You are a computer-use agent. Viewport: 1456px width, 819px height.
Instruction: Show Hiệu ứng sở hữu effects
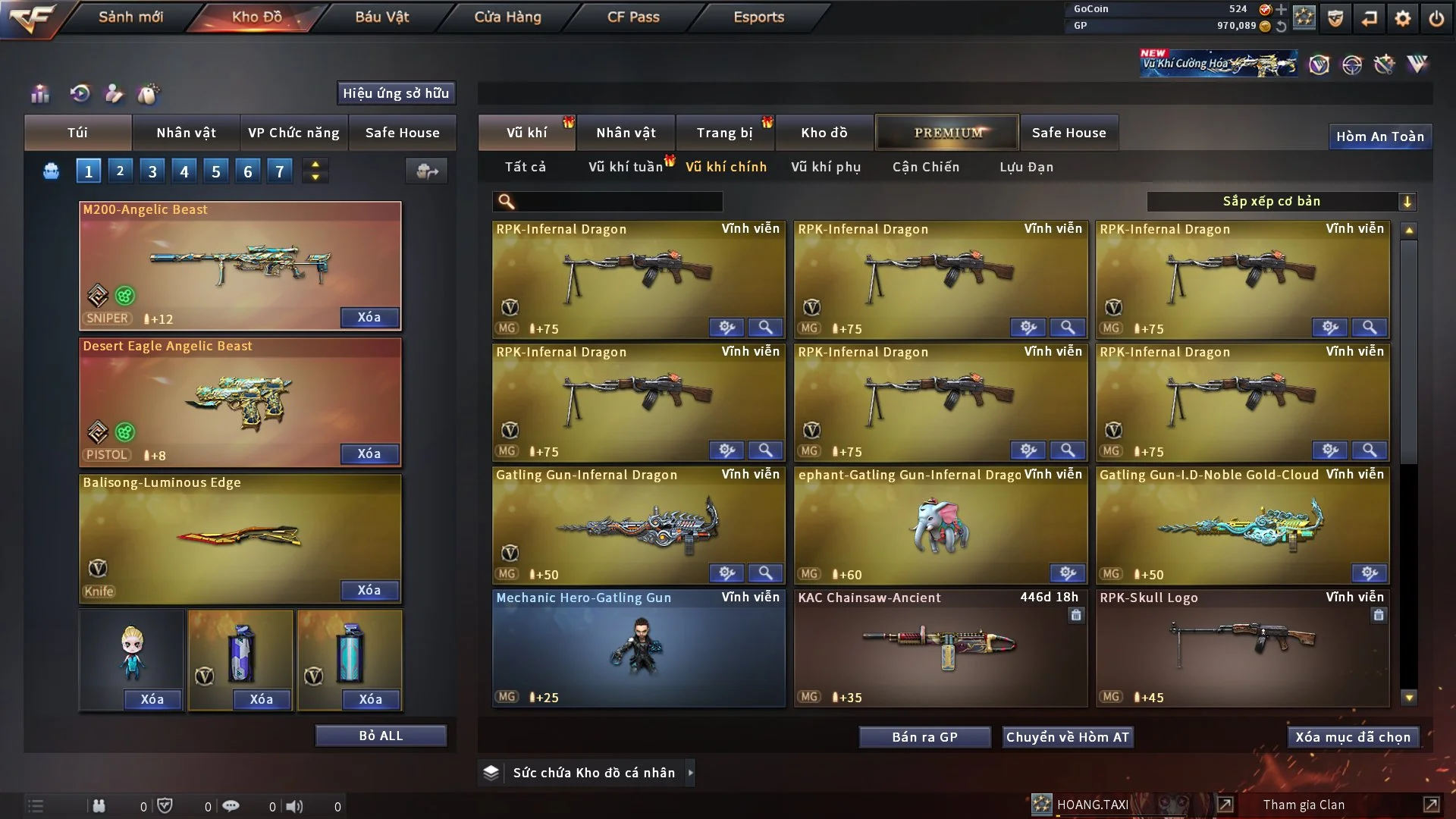coord(396,93)
